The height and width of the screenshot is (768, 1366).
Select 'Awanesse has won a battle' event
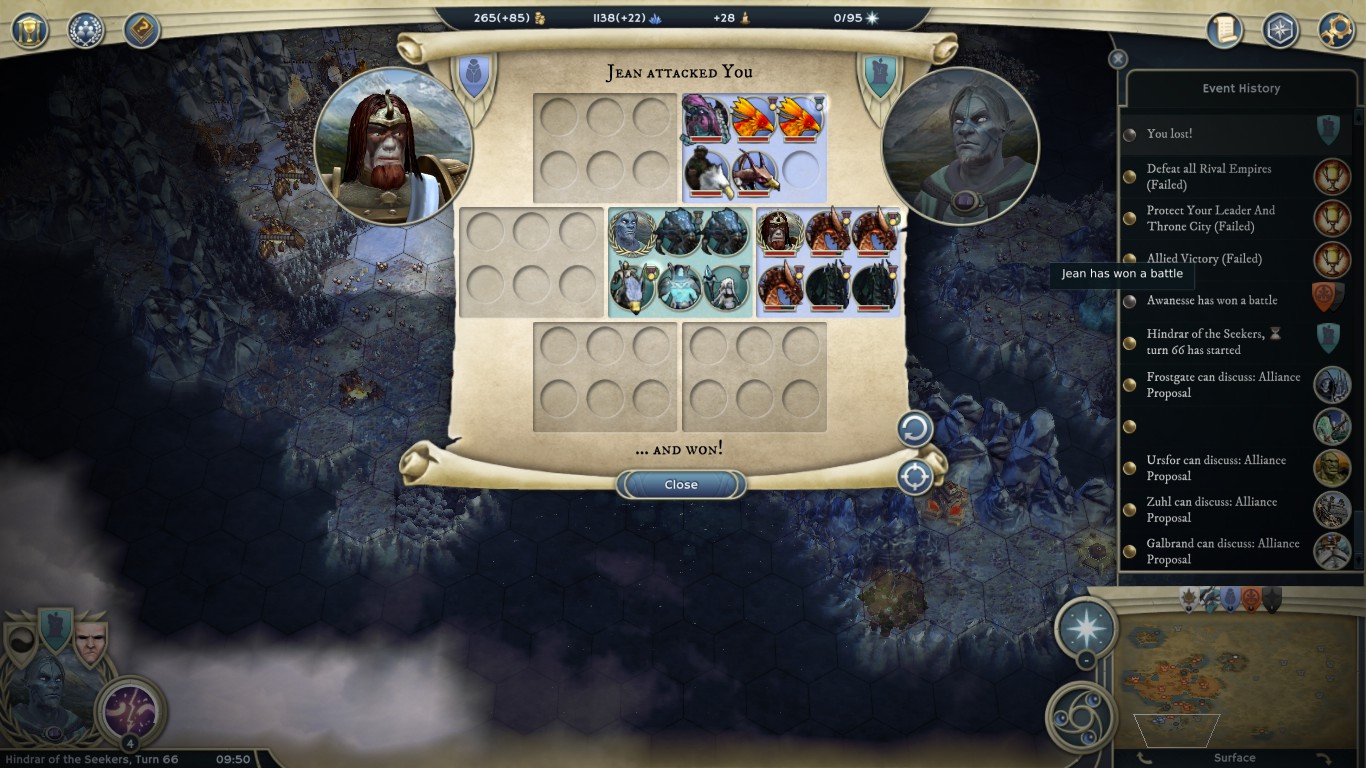tap(1211, 301)
